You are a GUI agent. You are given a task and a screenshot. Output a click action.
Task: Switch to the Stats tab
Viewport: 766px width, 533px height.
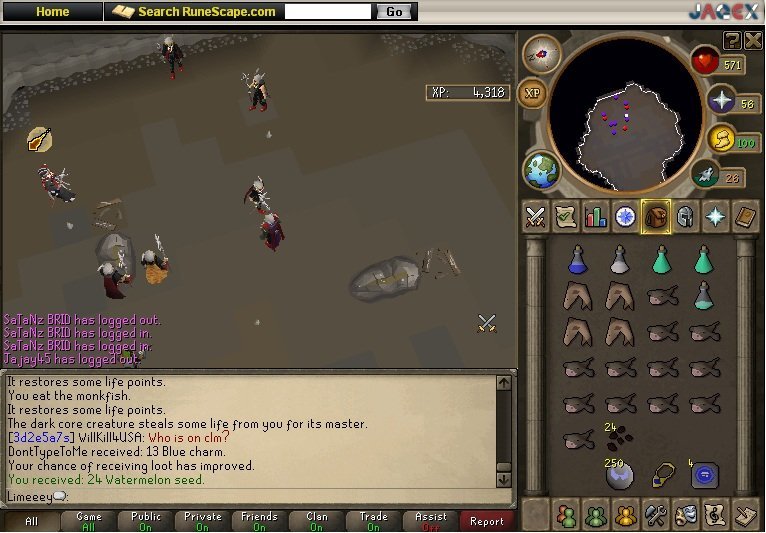click(x=596, y=217)
